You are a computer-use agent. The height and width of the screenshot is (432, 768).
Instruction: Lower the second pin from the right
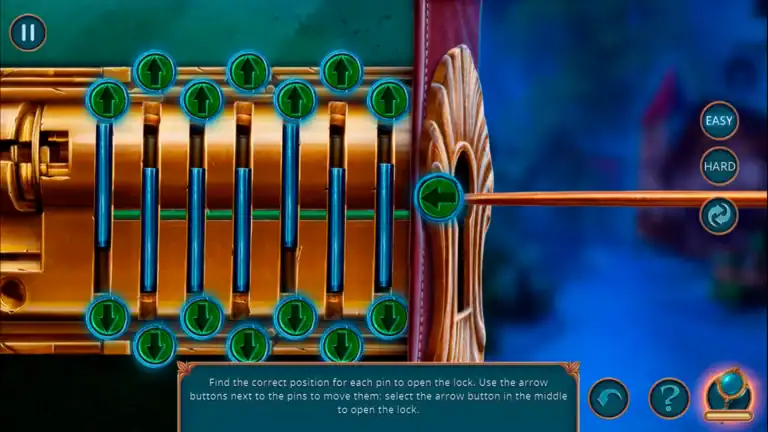point(341,345)
